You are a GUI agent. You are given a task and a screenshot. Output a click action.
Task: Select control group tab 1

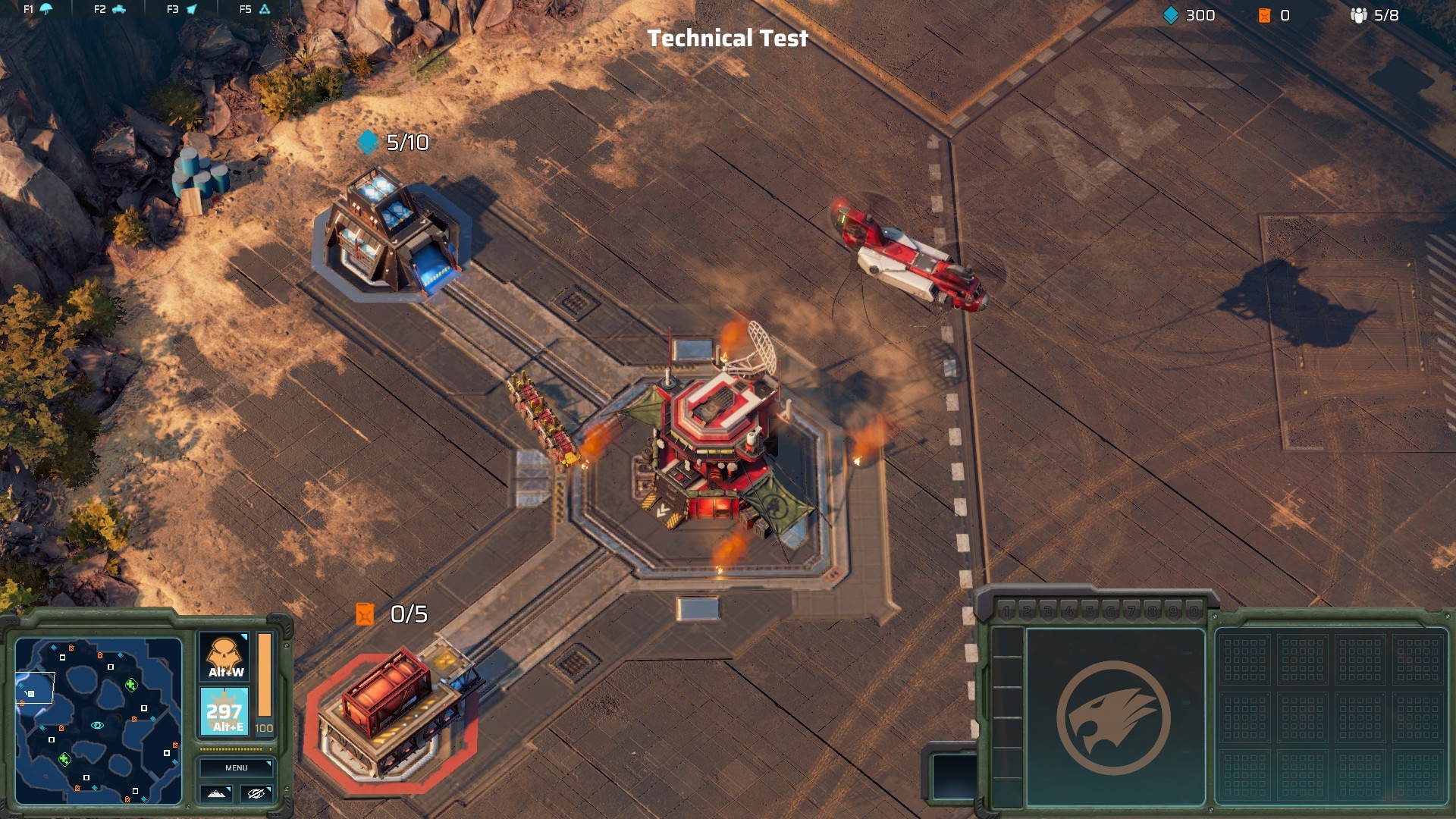pyautogui.click(x=1007, y=611)
